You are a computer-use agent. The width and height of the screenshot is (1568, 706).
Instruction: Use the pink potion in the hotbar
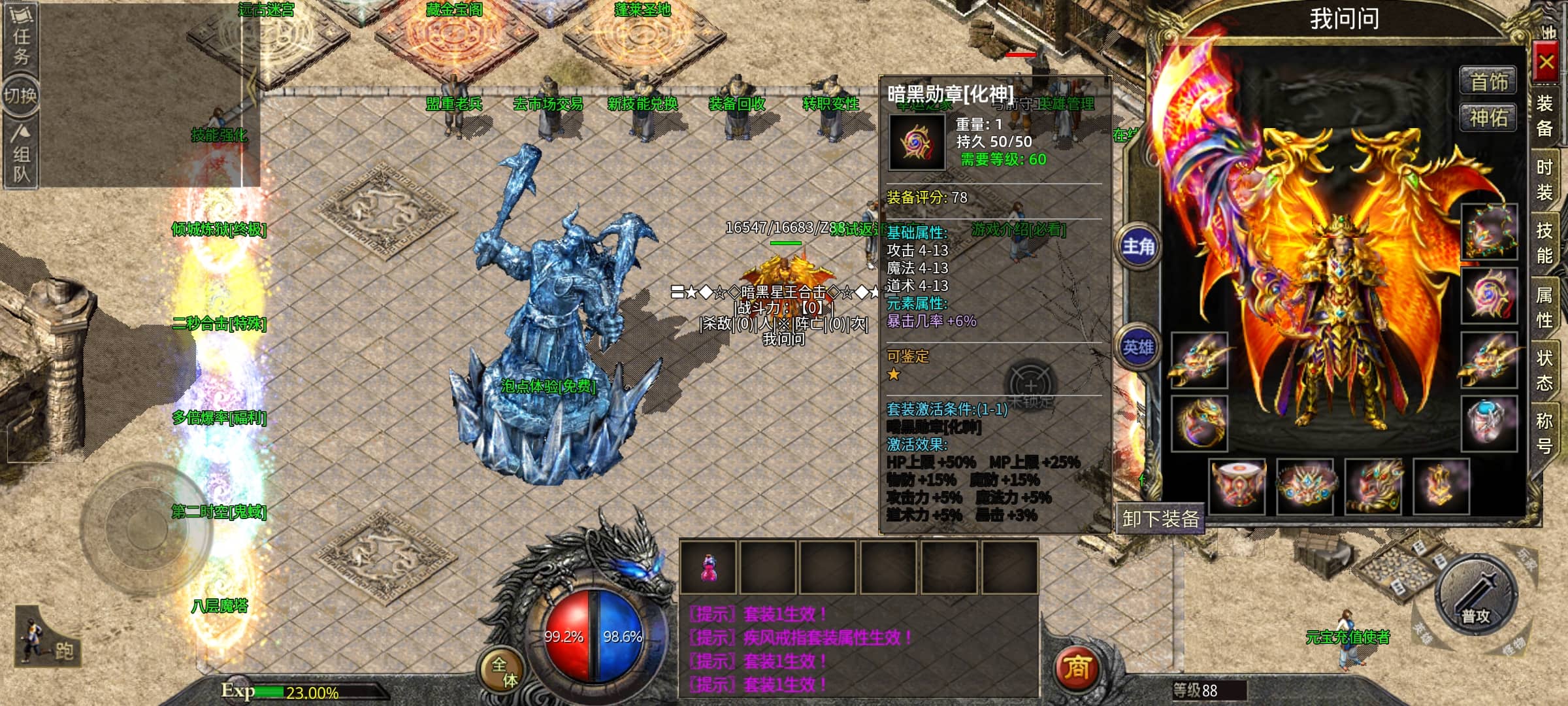pos(708,567)
